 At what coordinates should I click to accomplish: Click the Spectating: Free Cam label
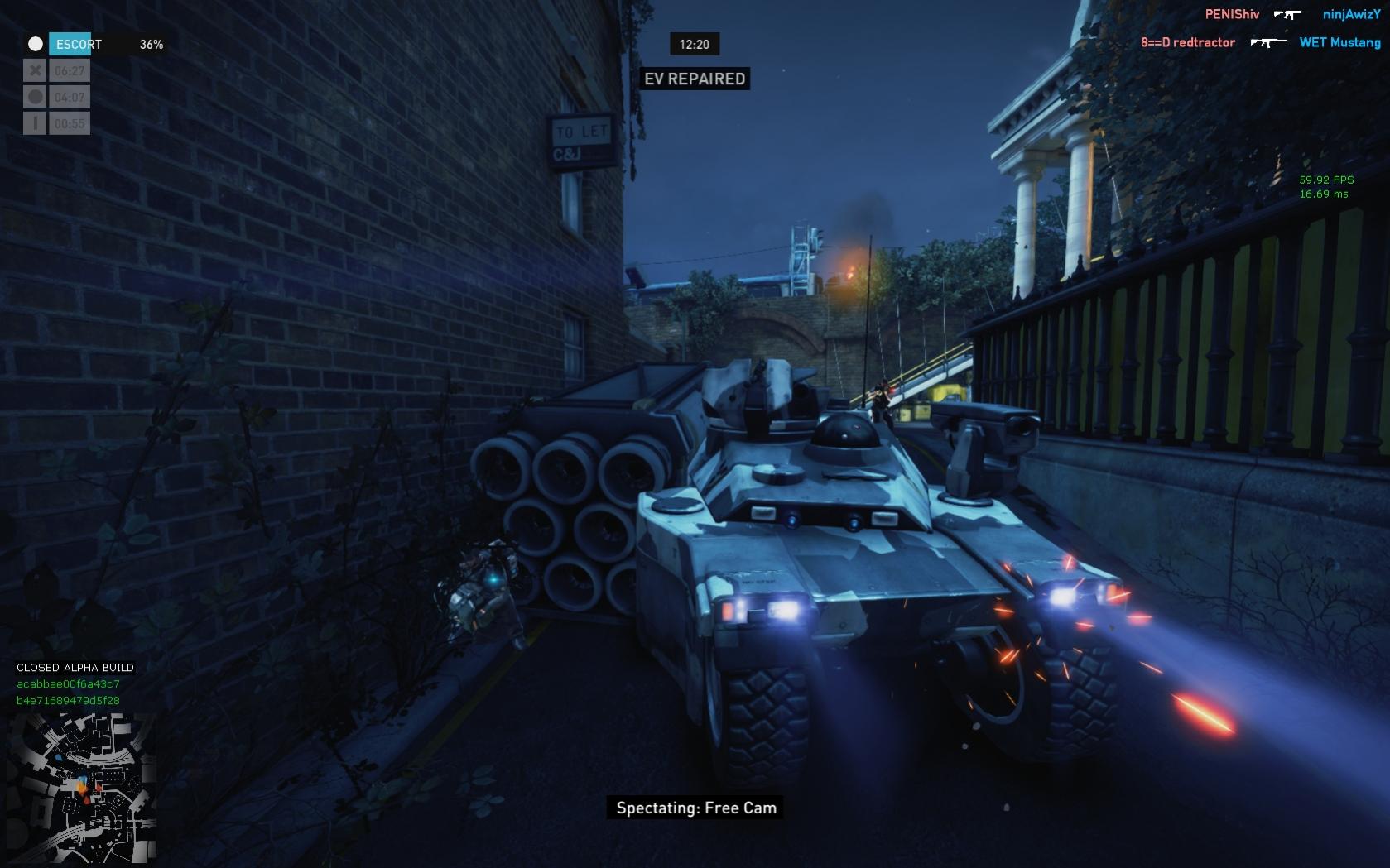[695, 808]
